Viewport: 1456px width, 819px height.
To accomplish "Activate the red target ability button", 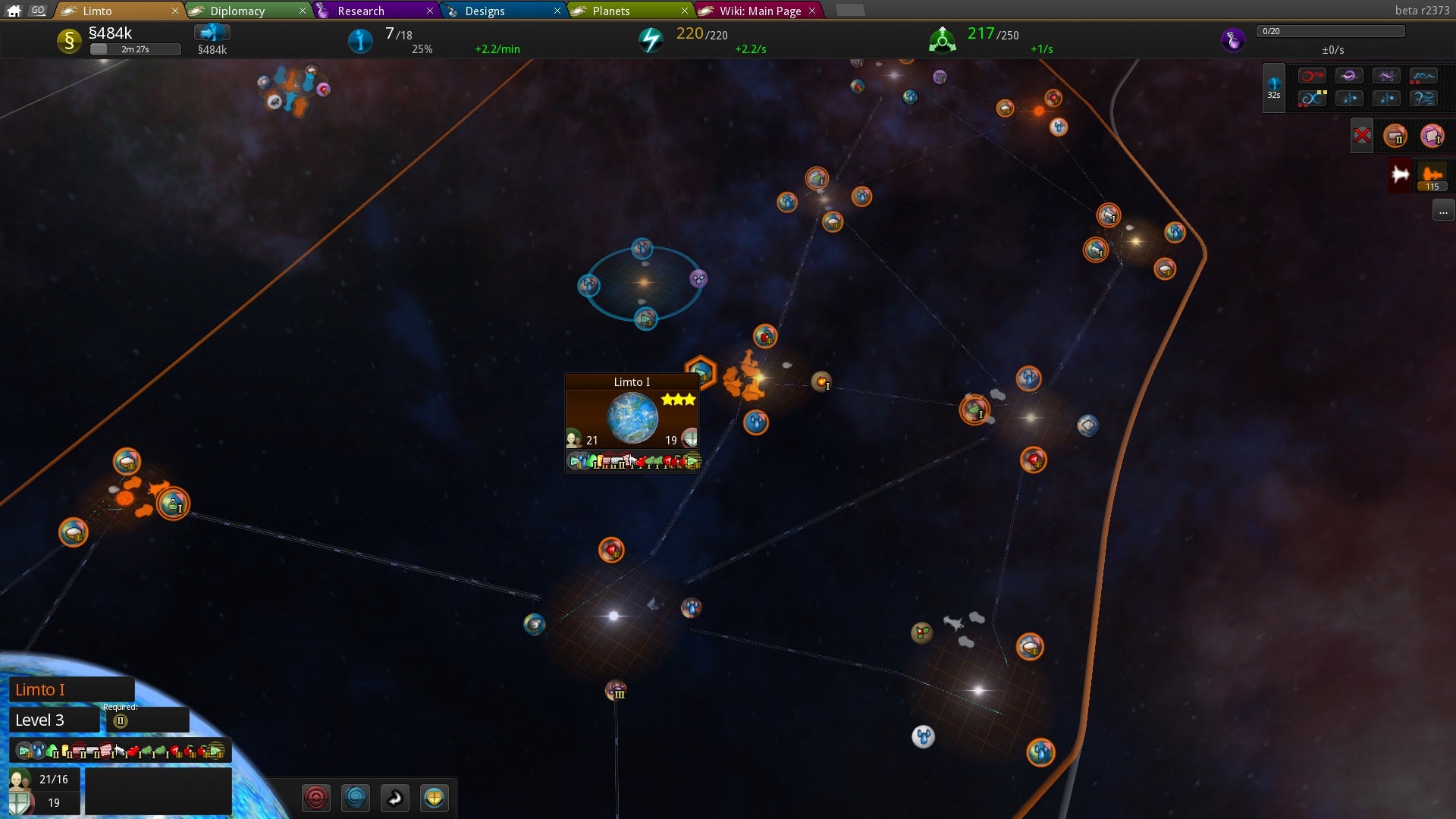I will click(x=316, y=798).
